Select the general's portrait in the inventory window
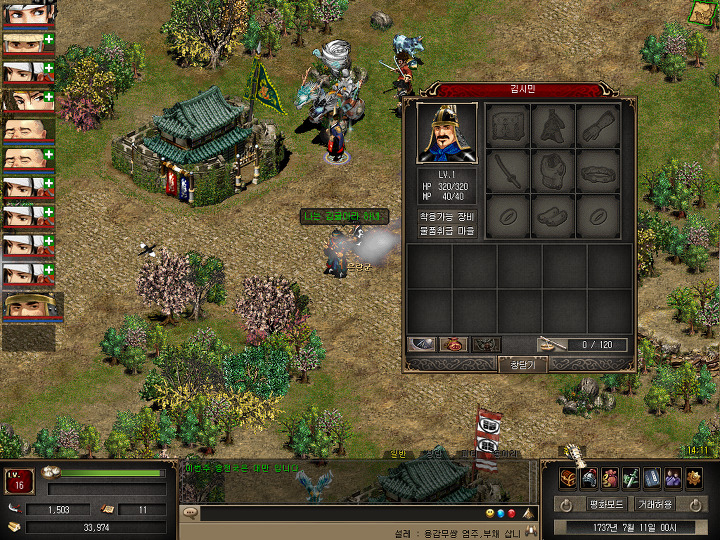This screenshot has width=720, height=540. [x=447, y=133]
